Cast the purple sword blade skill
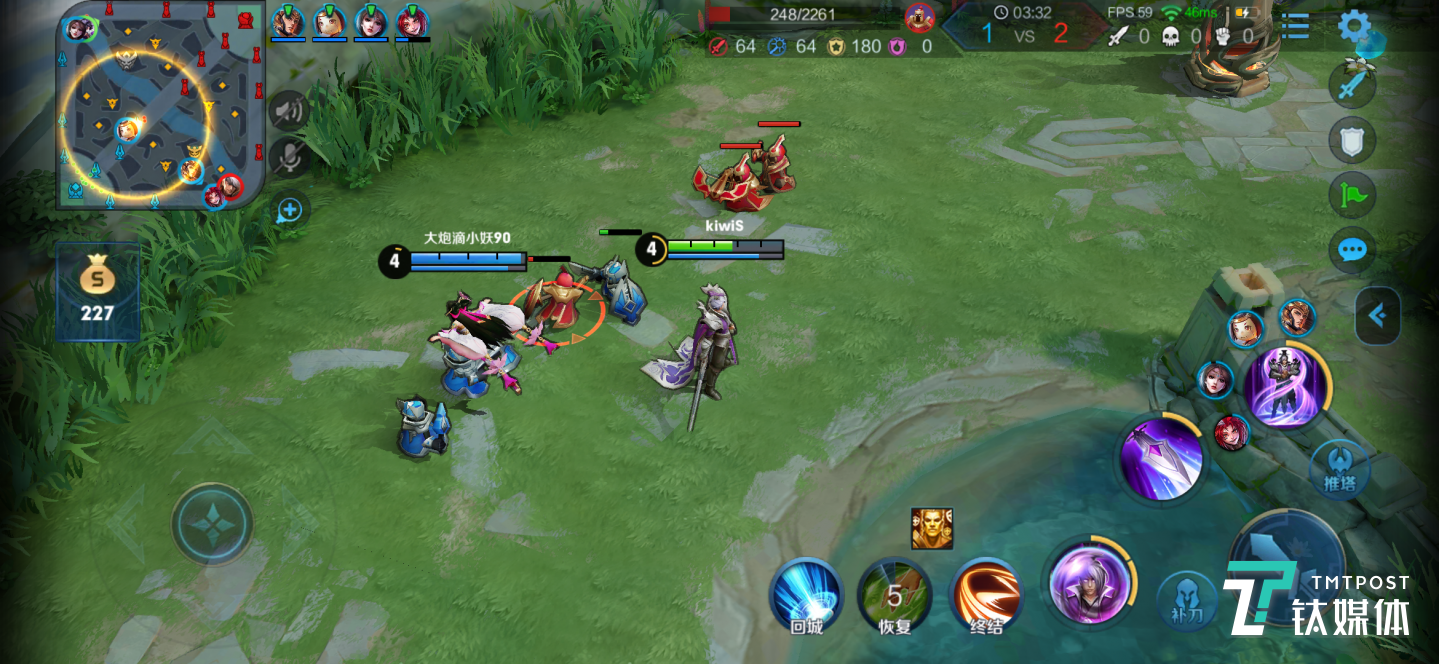Viewport: 1439px width, 664px height. (x=1160, y=459)
